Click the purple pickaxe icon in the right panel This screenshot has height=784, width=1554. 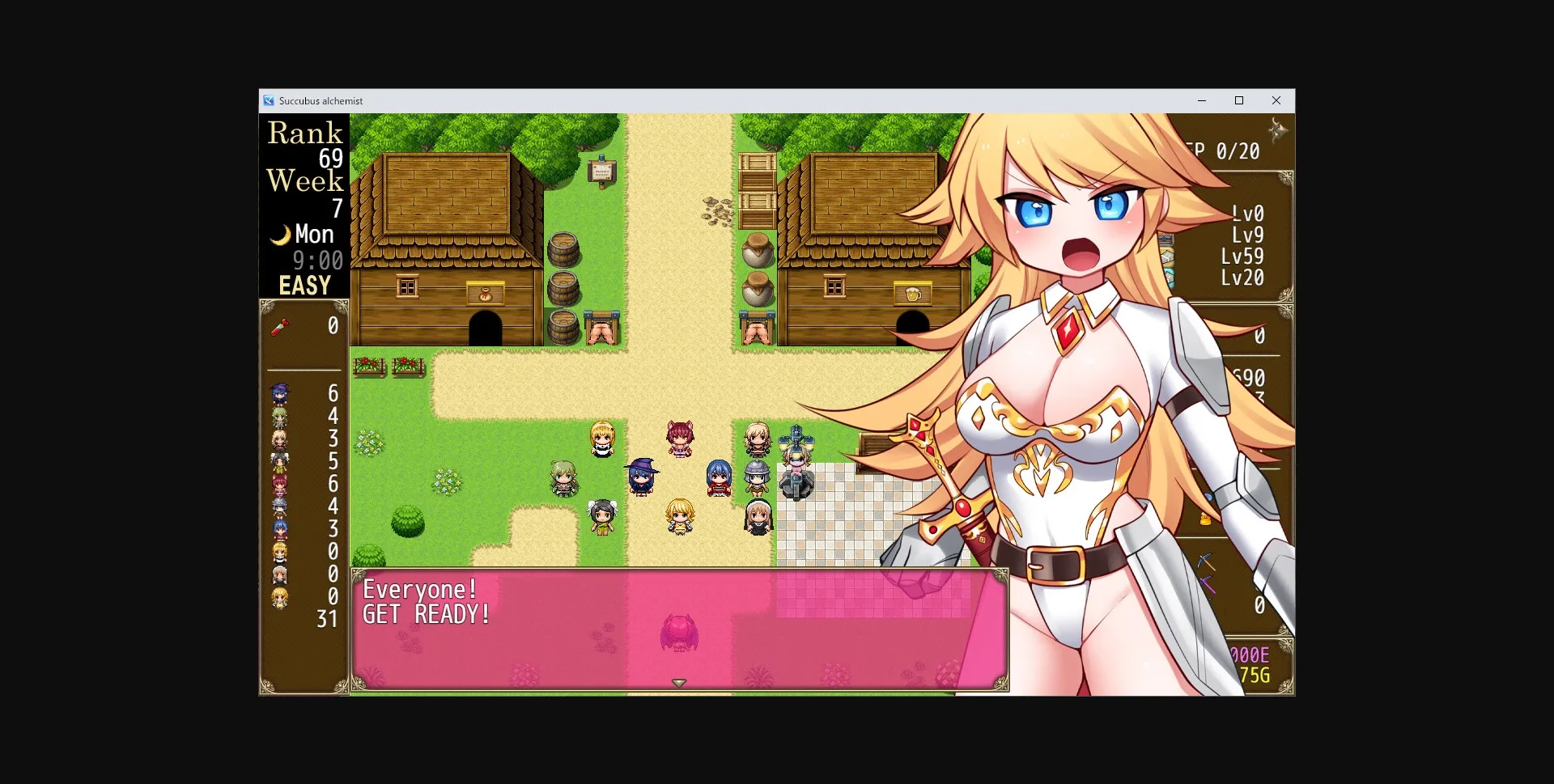pyautogui.click(x=1207, y=584)
